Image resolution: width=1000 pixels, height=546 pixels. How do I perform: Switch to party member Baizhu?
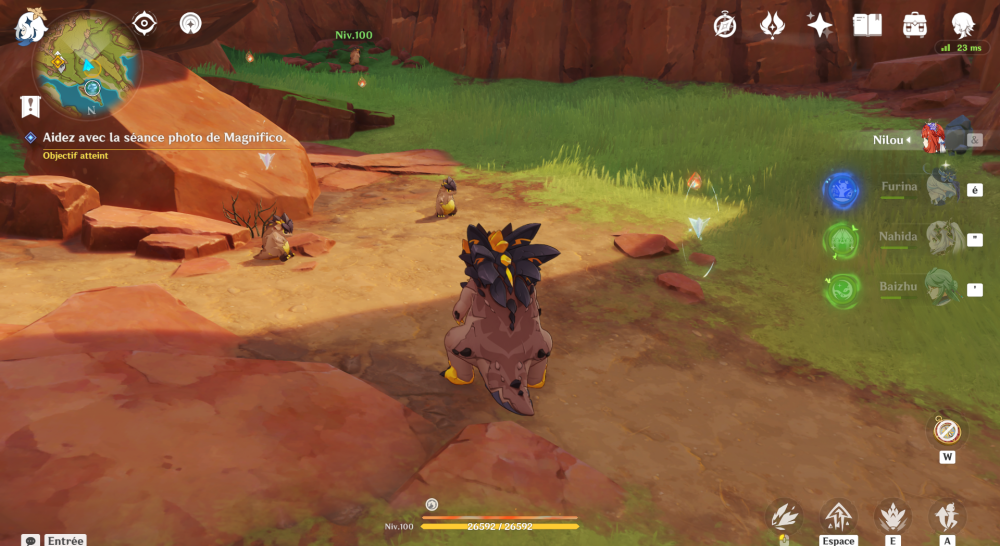pos(942,288)
